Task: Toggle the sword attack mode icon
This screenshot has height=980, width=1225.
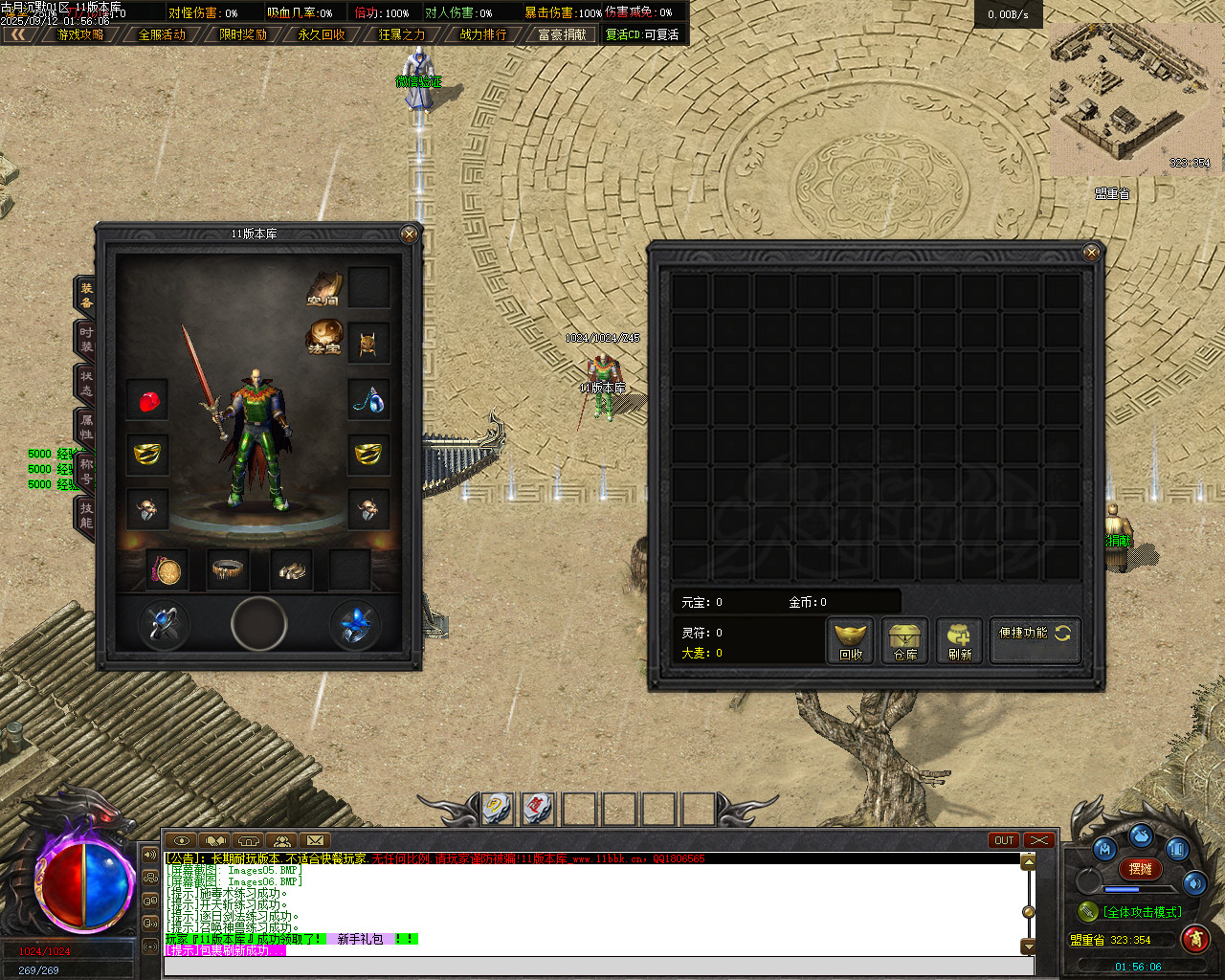Action: [1087, 911]
